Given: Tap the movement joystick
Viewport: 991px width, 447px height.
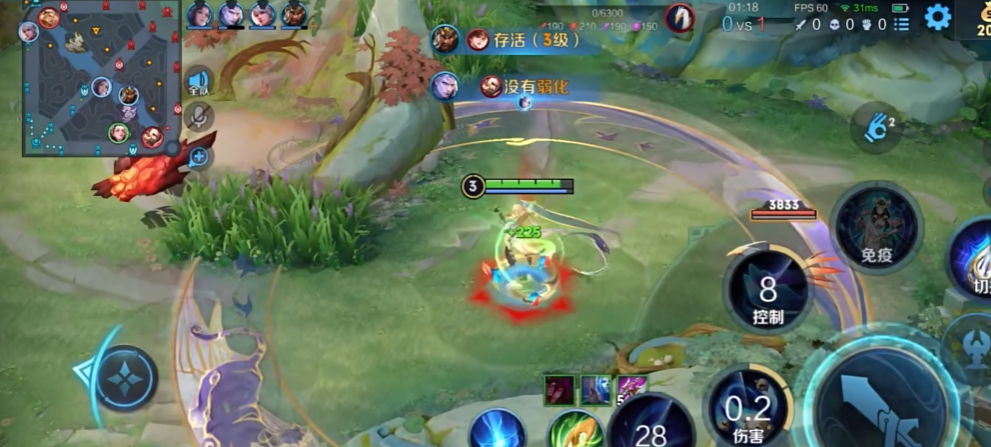Looking at the screenshot, I should coord(127,377).
